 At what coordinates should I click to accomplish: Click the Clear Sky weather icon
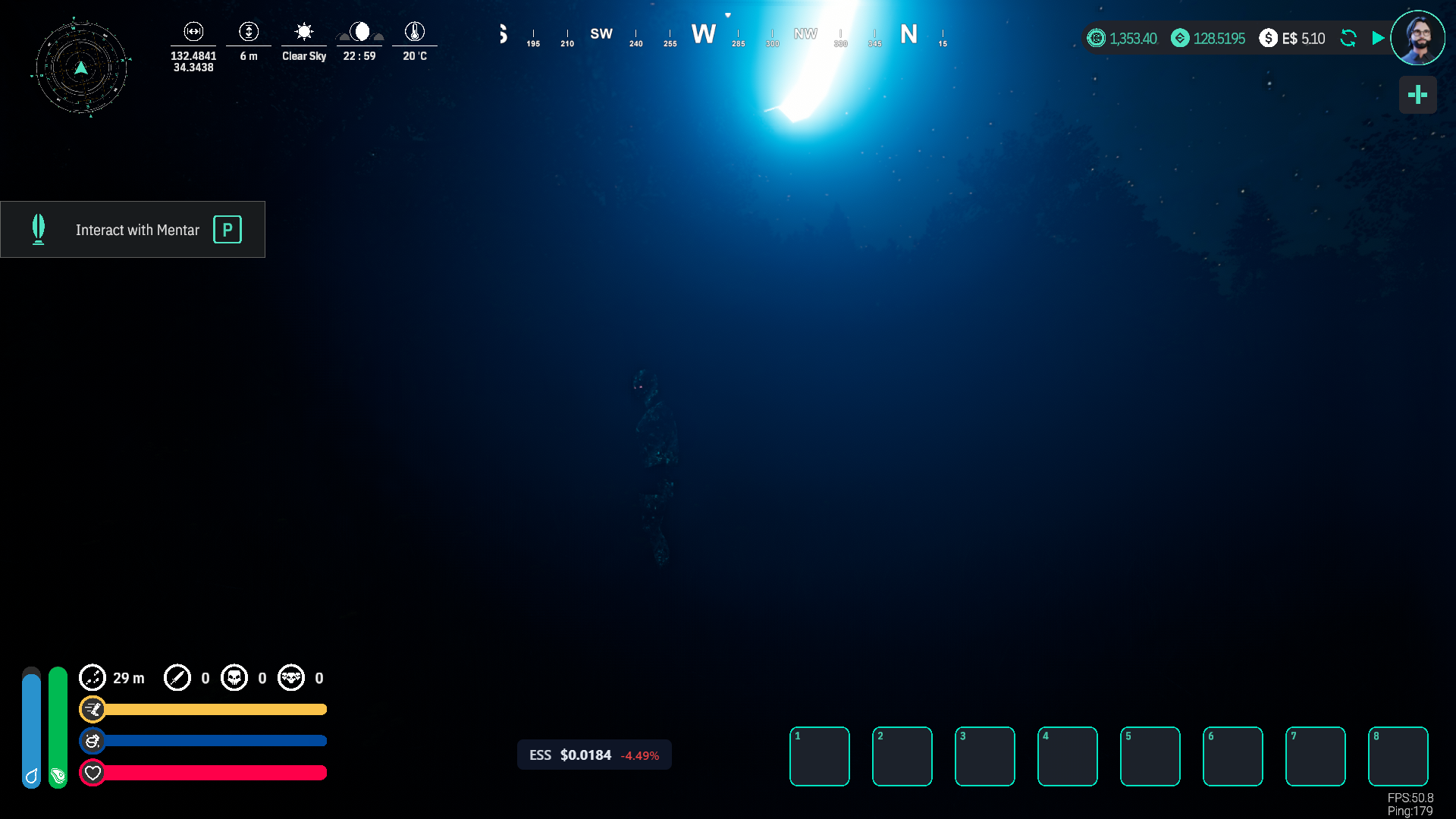click(304, 32)
